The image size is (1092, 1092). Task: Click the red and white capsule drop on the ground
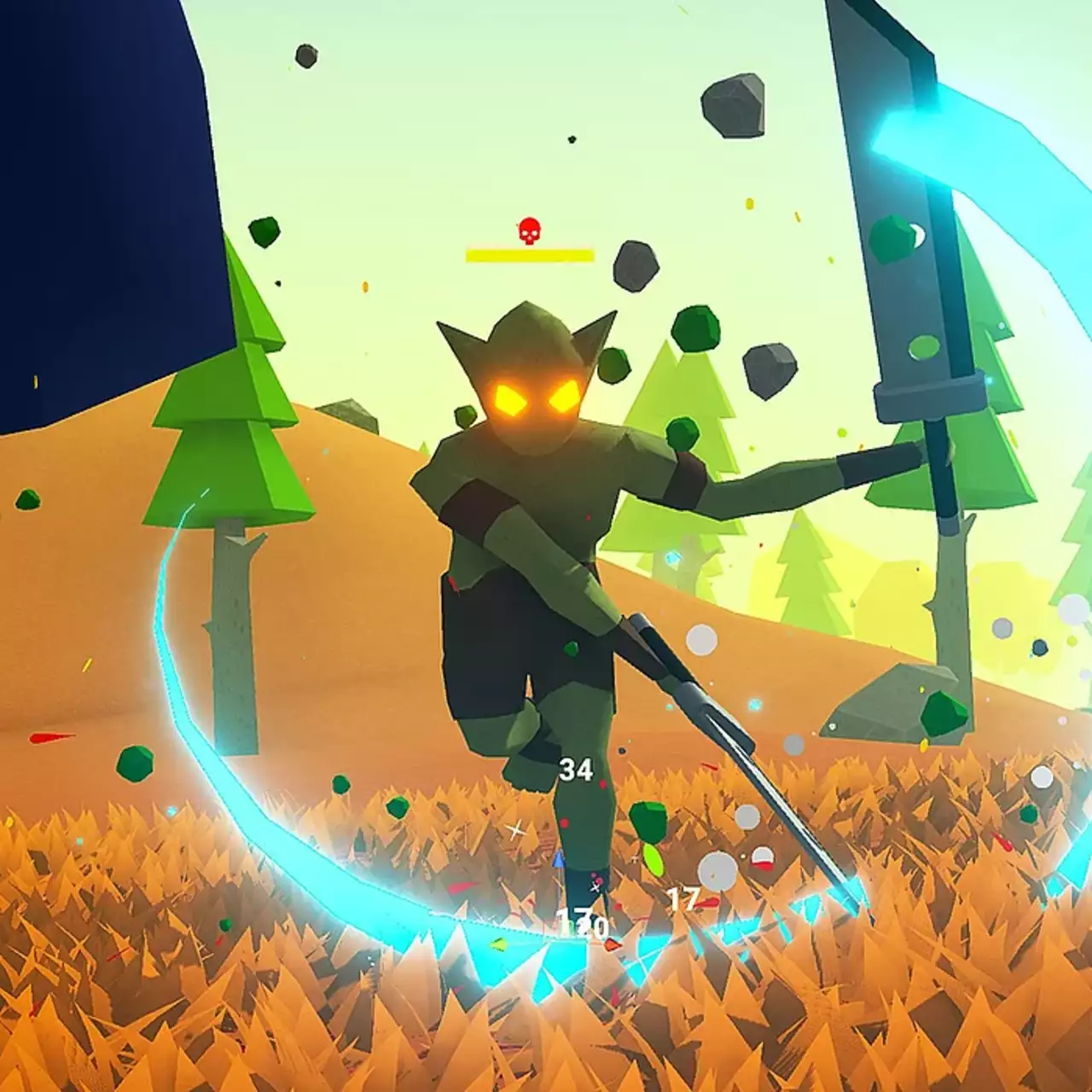pyautogui.click(x=763, y=857)
